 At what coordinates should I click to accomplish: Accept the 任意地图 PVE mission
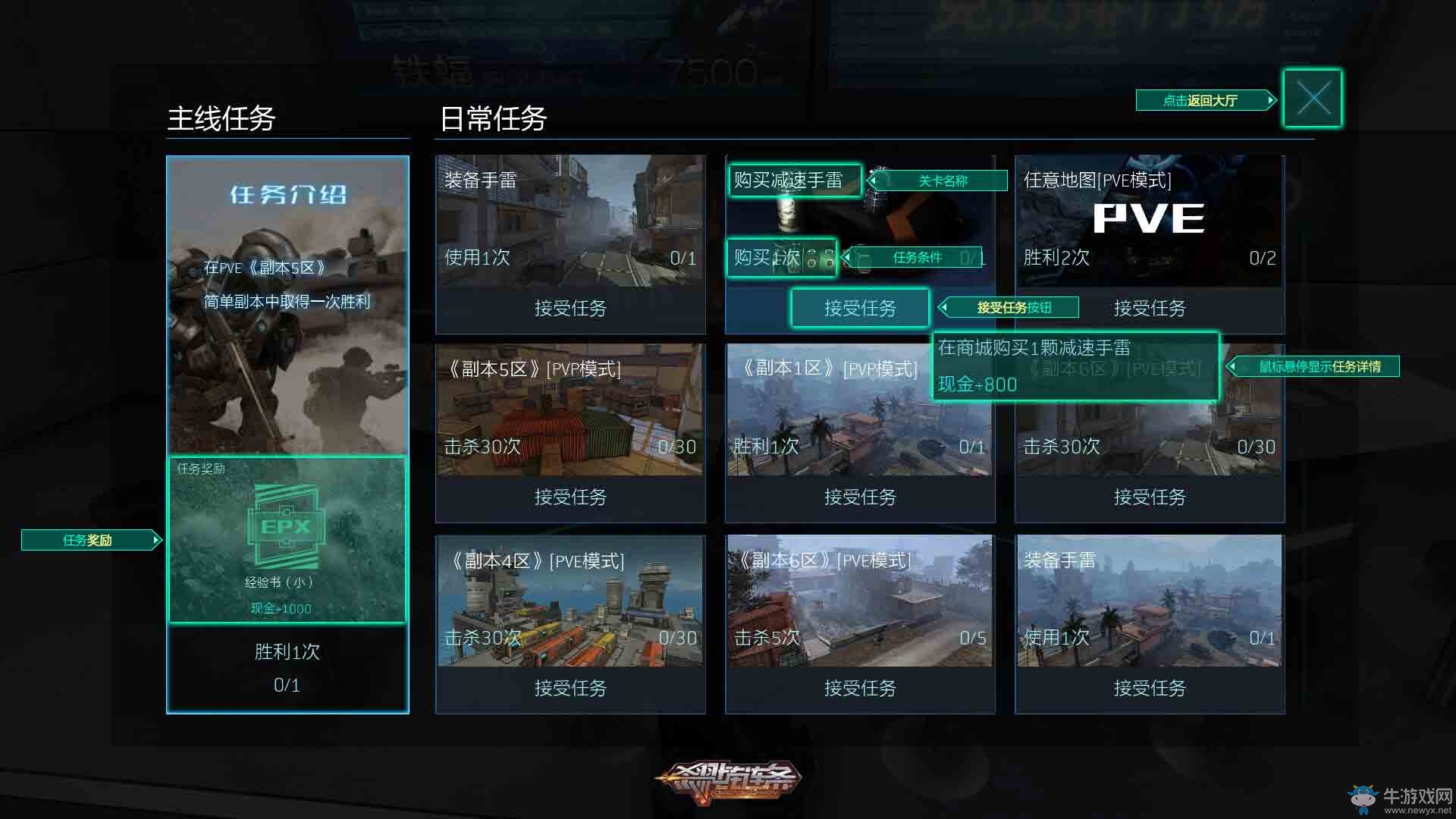[1149, 309]
